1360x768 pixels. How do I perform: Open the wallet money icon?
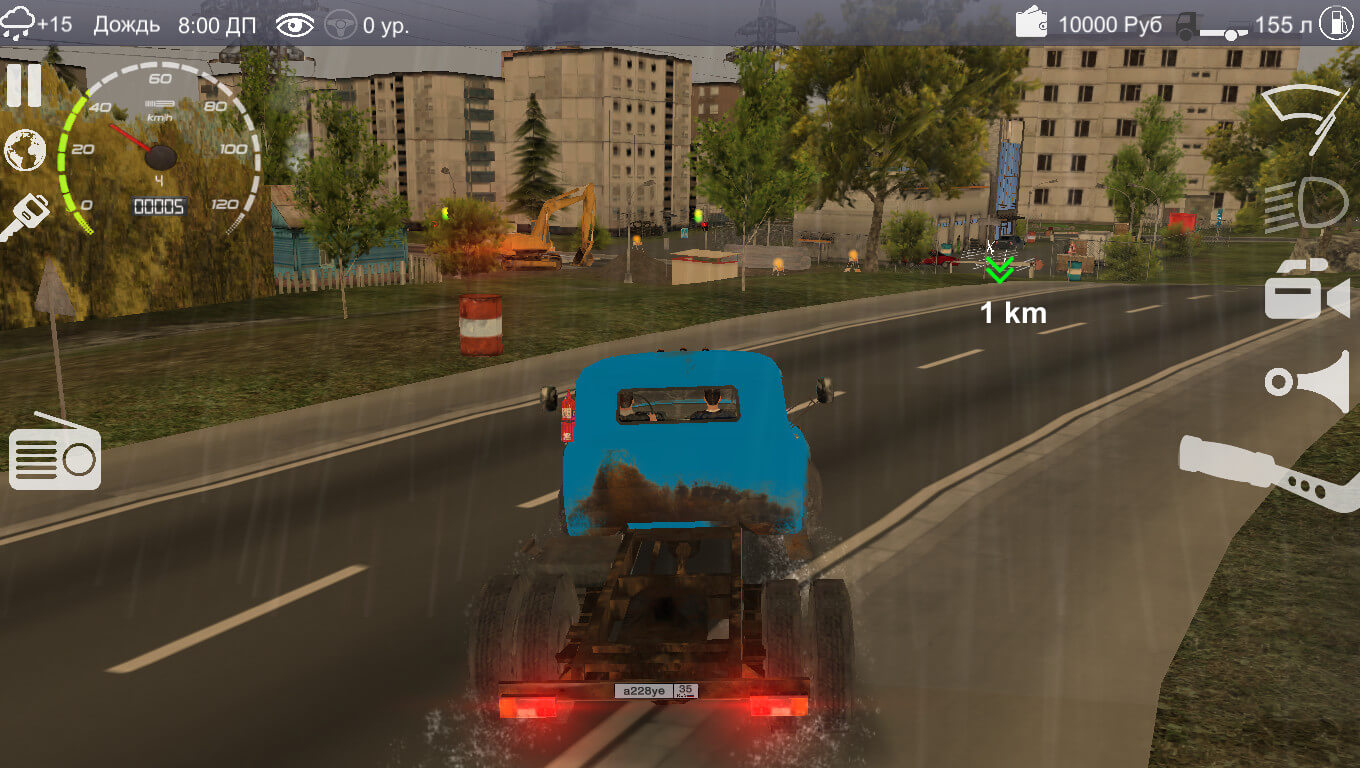click(1032, 23)
